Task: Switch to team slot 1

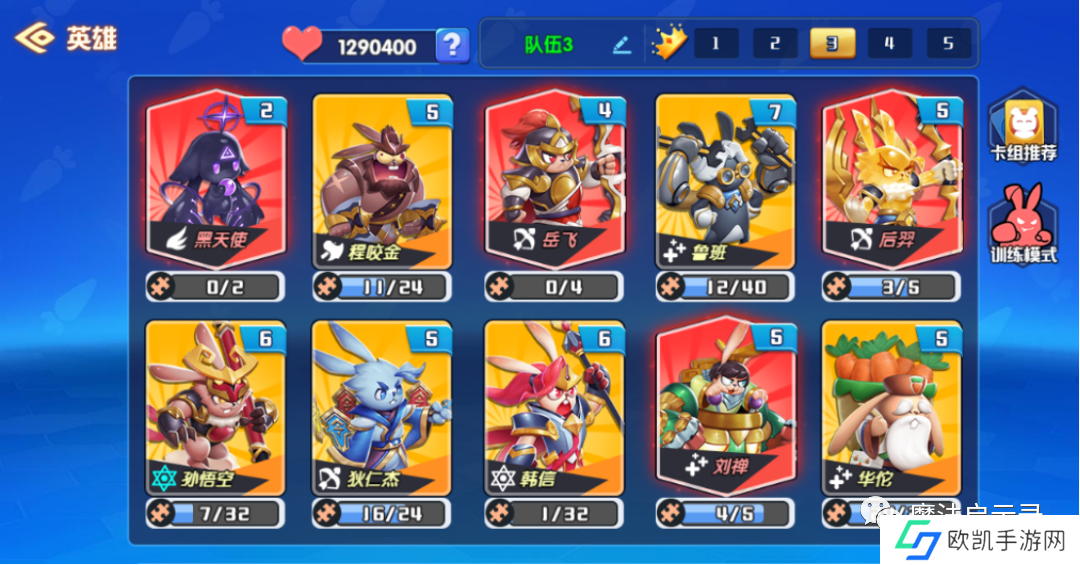Action: click(716, 44)
